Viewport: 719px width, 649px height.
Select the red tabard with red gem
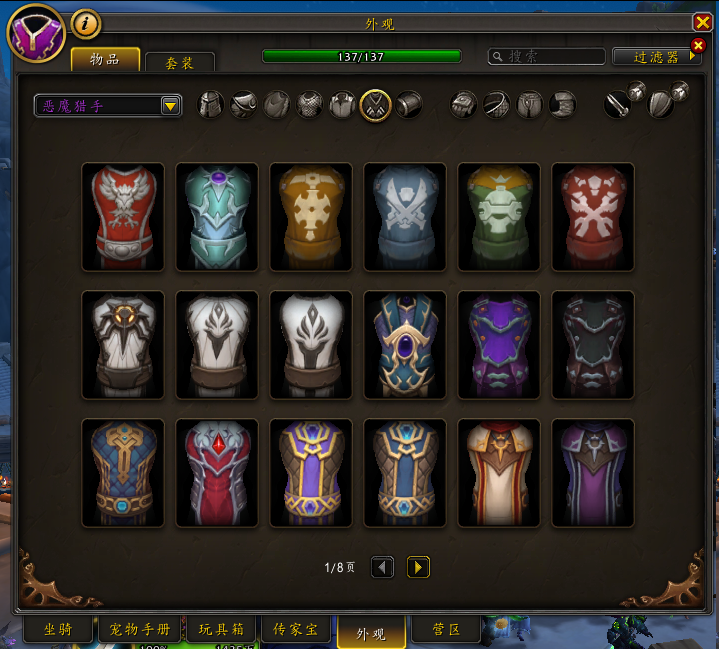coord(217,473)
